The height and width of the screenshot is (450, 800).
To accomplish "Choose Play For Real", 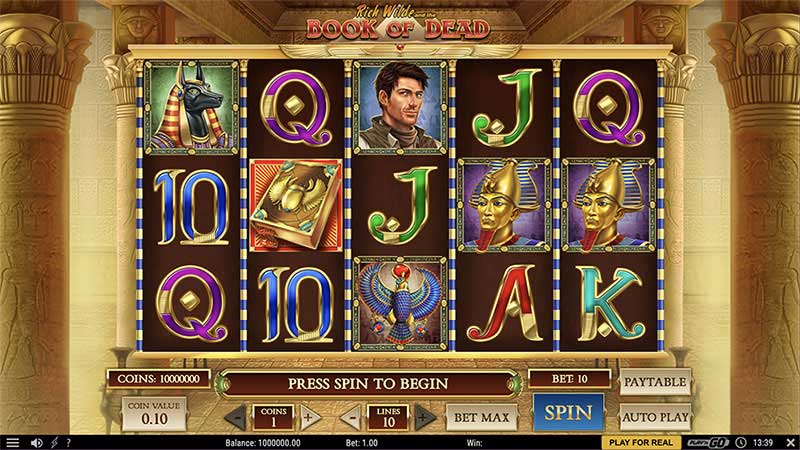I will [640, 442].
